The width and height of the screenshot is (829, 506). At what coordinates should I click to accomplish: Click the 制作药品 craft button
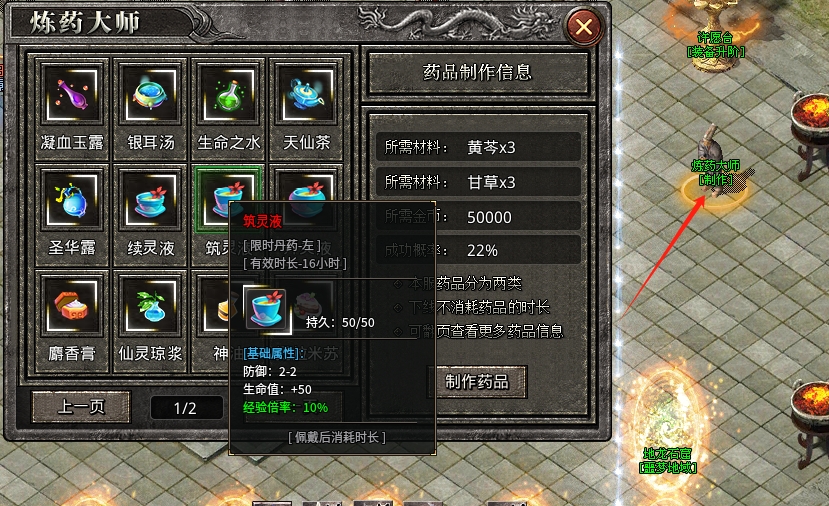[x=476, y=381]
